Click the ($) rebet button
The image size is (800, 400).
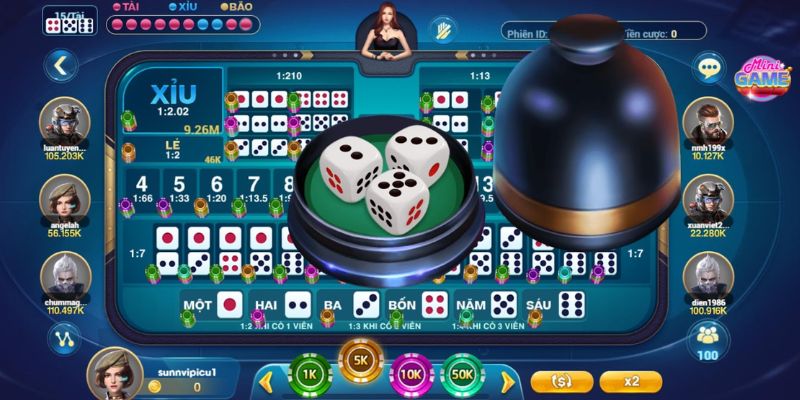(563, 381)
